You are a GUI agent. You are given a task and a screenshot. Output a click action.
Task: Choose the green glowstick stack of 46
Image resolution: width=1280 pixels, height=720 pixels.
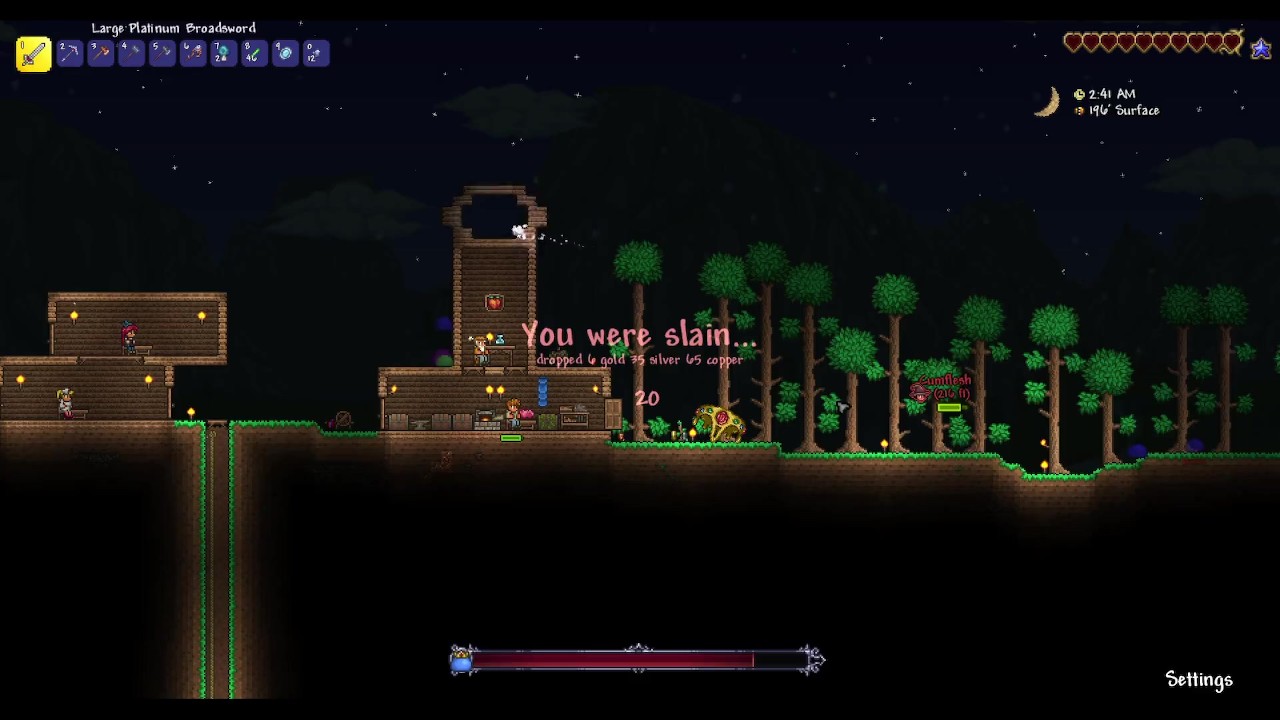pos(254,53)
